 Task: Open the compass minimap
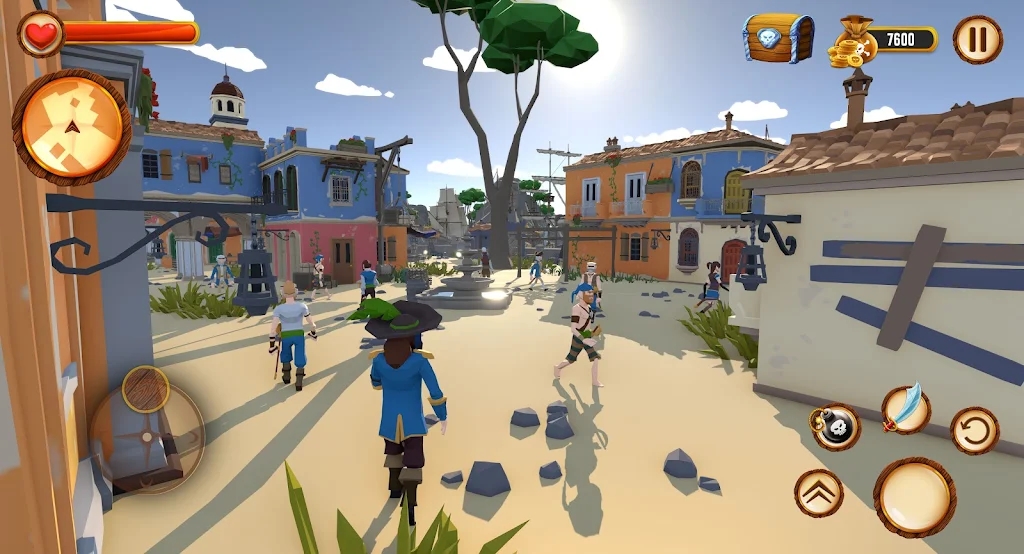71,127
